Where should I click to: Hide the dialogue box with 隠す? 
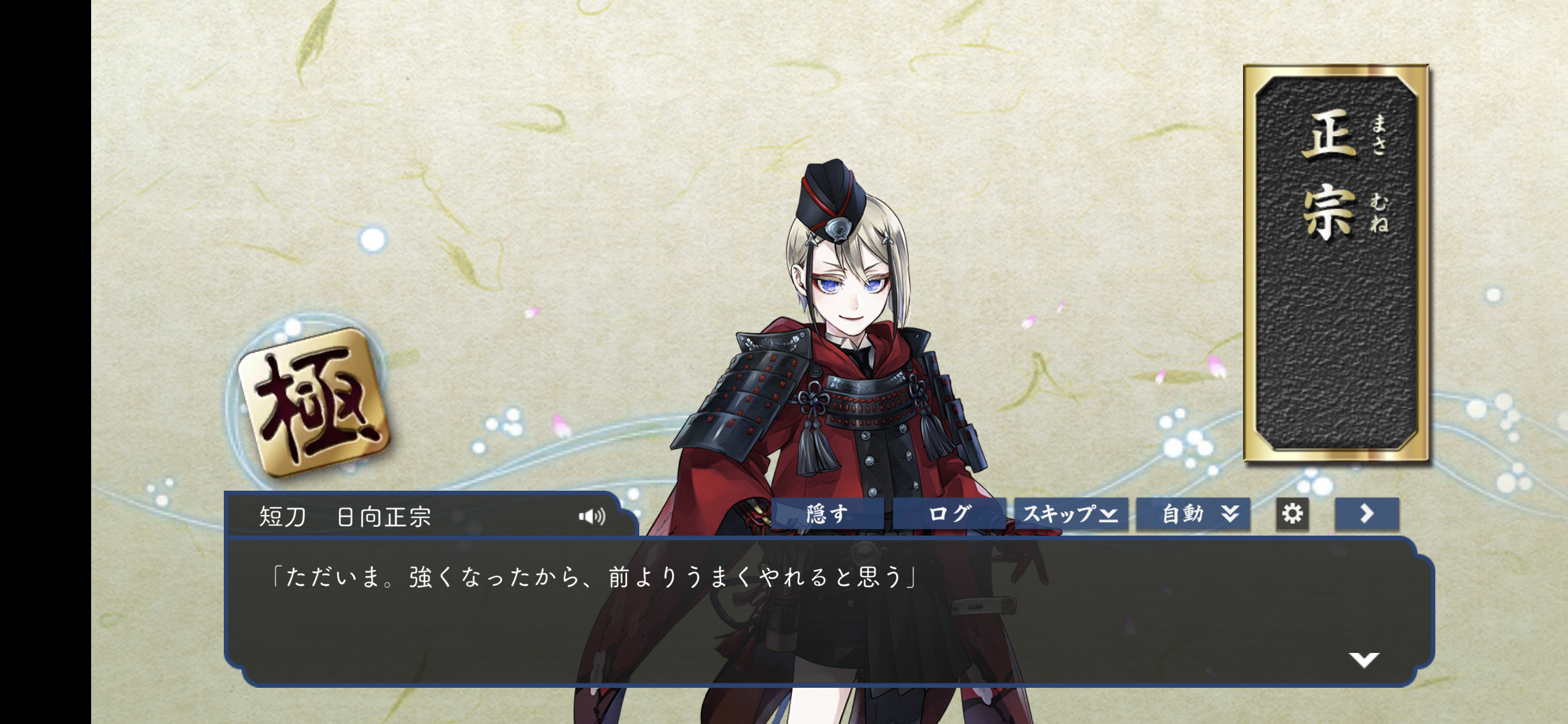point(828,514)
